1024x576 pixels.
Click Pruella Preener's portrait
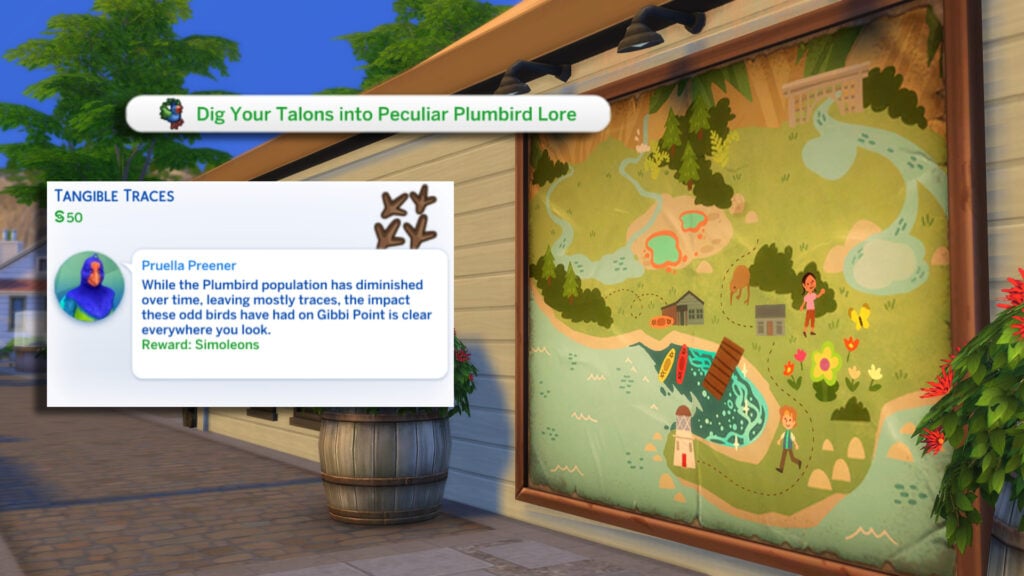(90, 286)
